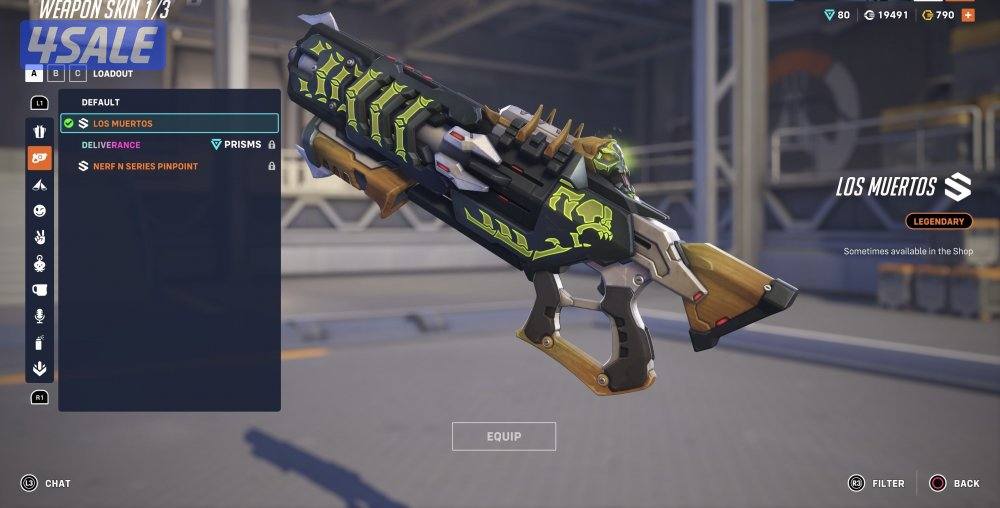The height and width of the screenshot is (508, 1000).
Task: Open the smiley face emotes category
Action: [39, 211]
